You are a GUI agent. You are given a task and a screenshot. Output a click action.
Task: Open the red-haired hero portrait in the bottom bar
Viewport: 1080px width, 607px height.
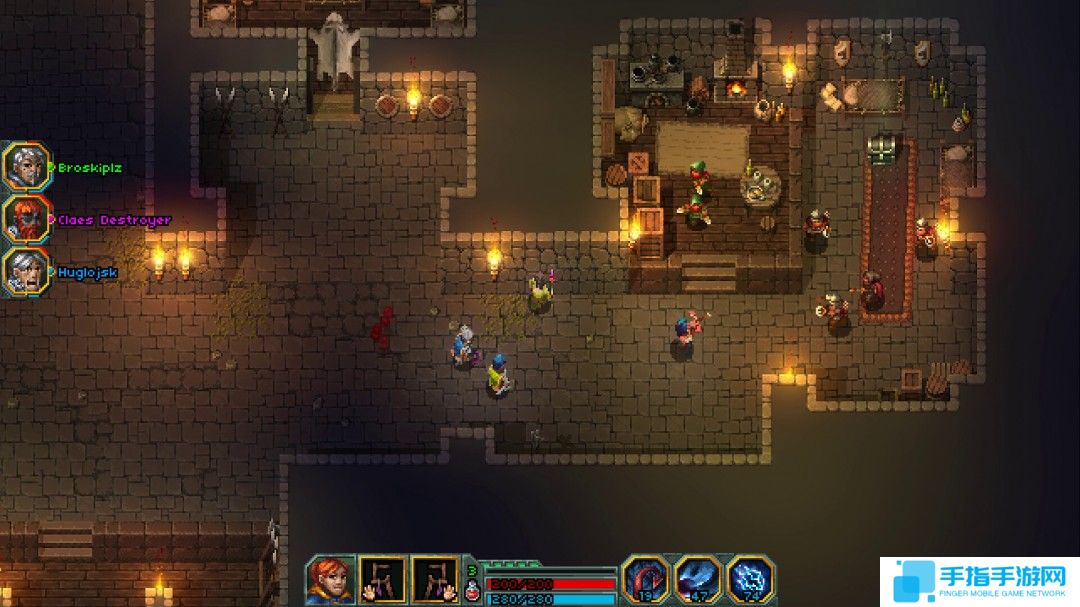(x=330, y=580)
